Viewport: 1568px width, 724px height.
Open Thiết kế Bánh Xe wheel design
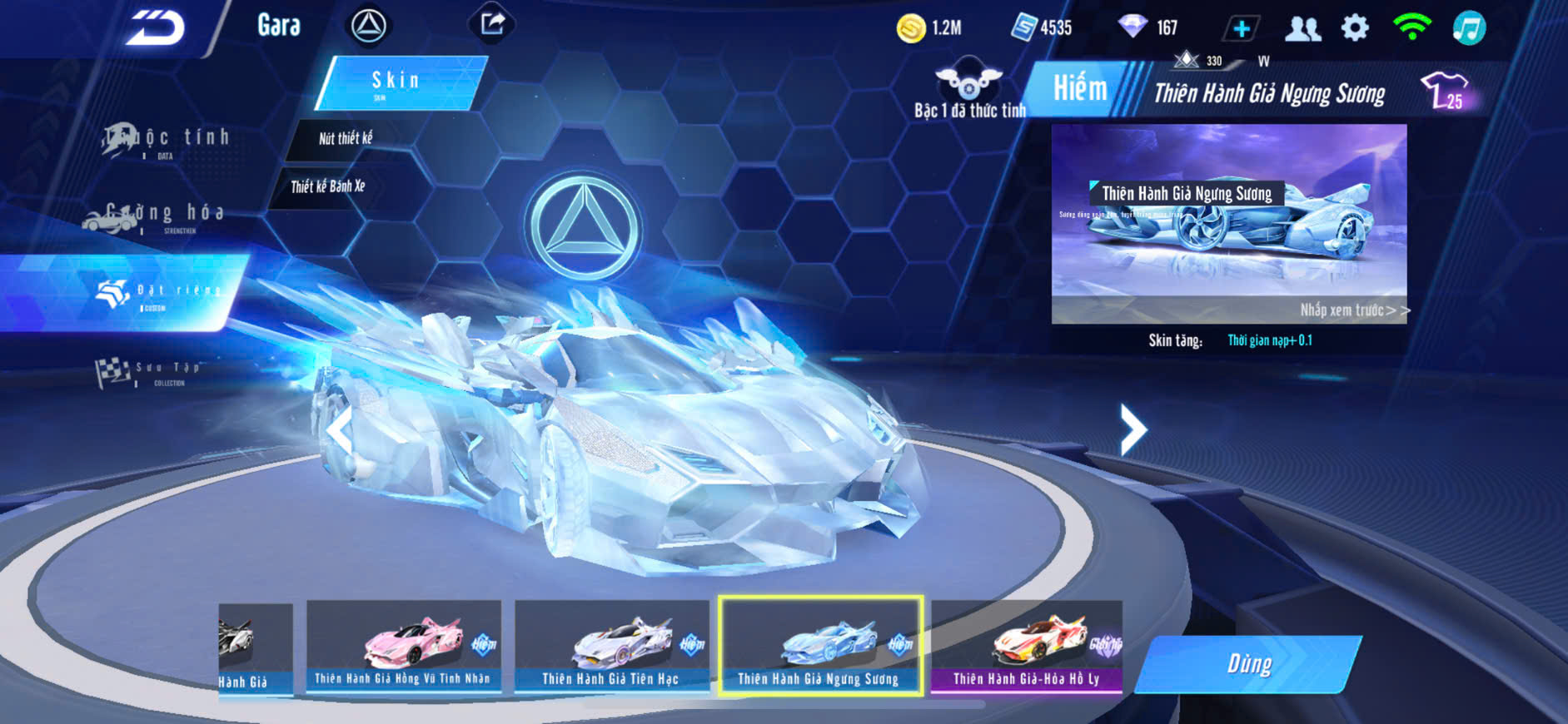(328, 186)
